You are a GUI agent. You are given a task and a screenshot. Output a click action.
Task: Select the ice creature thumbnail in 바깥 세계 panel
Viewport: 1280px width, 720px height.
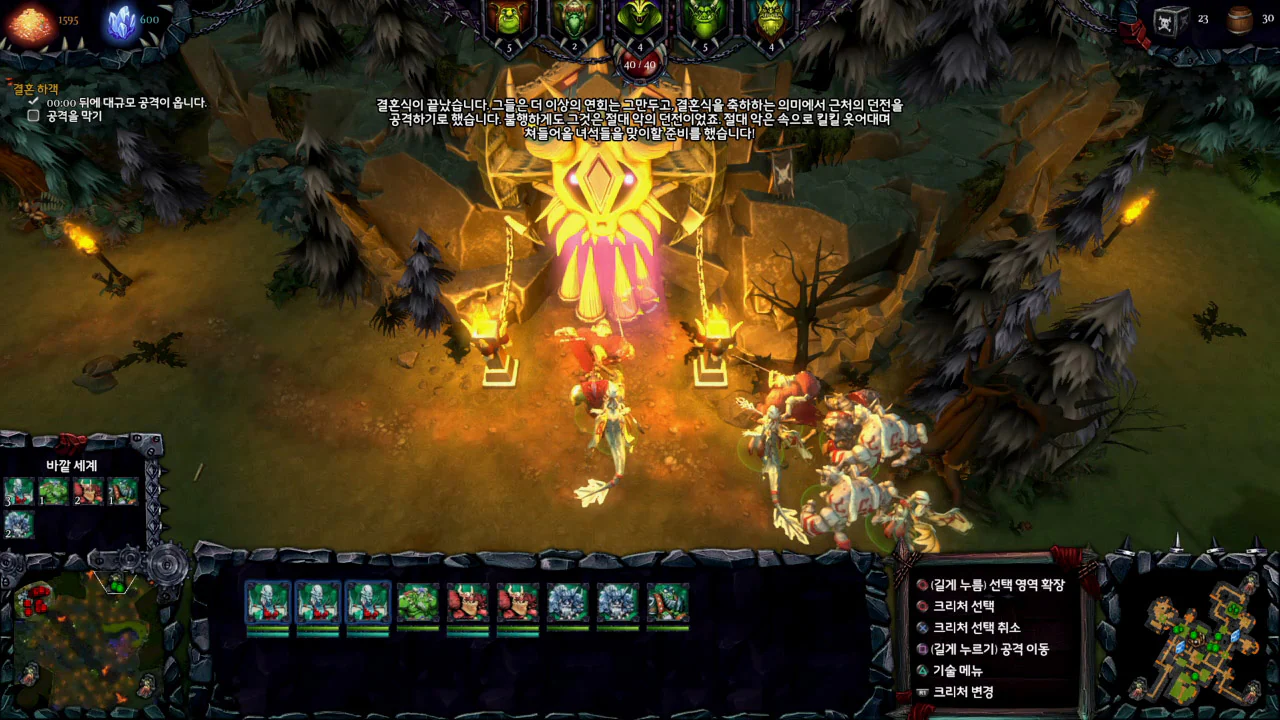[18, 524]
